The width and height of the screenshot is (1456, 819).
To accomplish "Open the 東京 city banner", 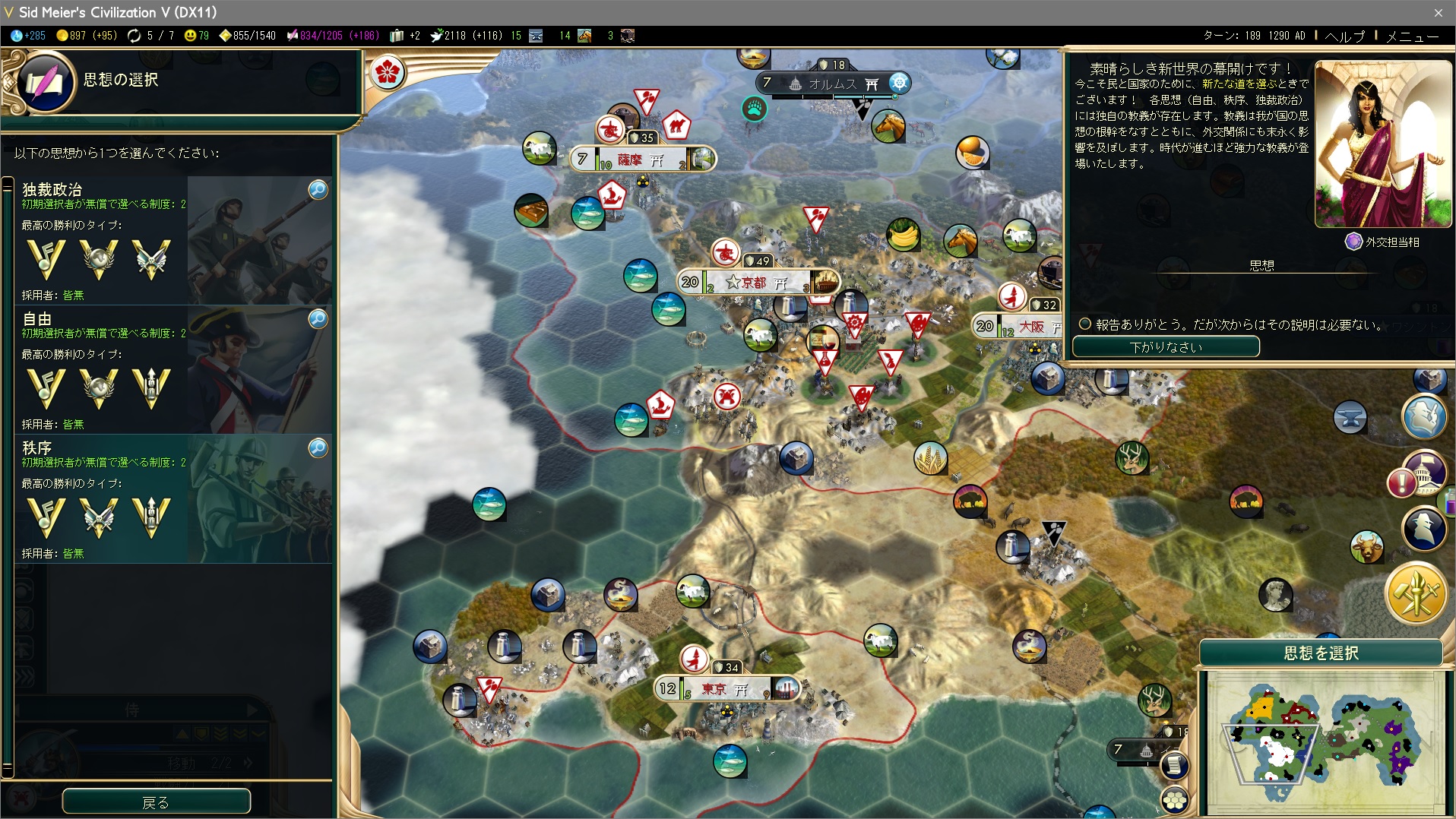I will (726, 689).
